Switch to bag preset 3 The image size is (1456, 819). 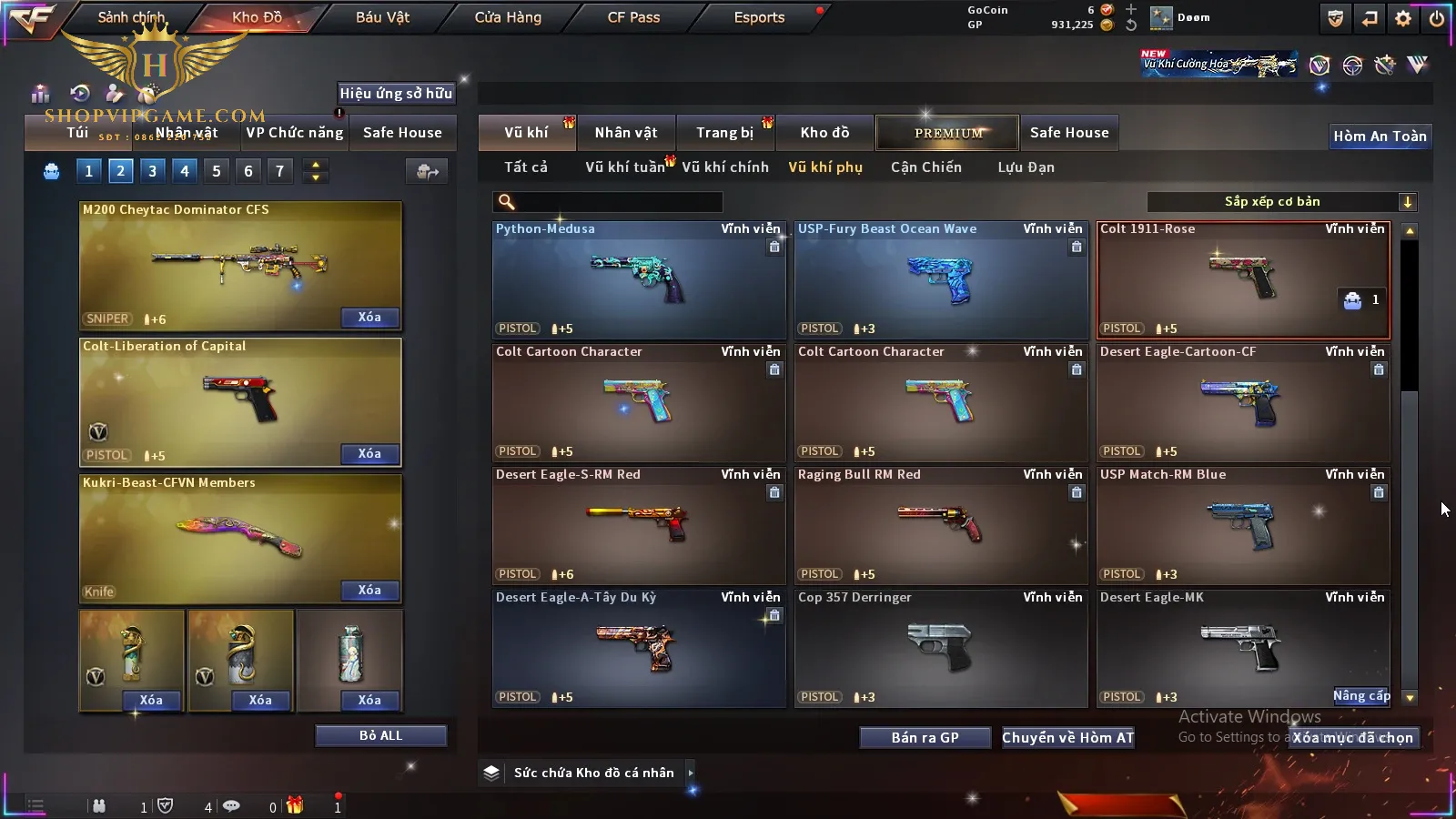pos(152,171)
